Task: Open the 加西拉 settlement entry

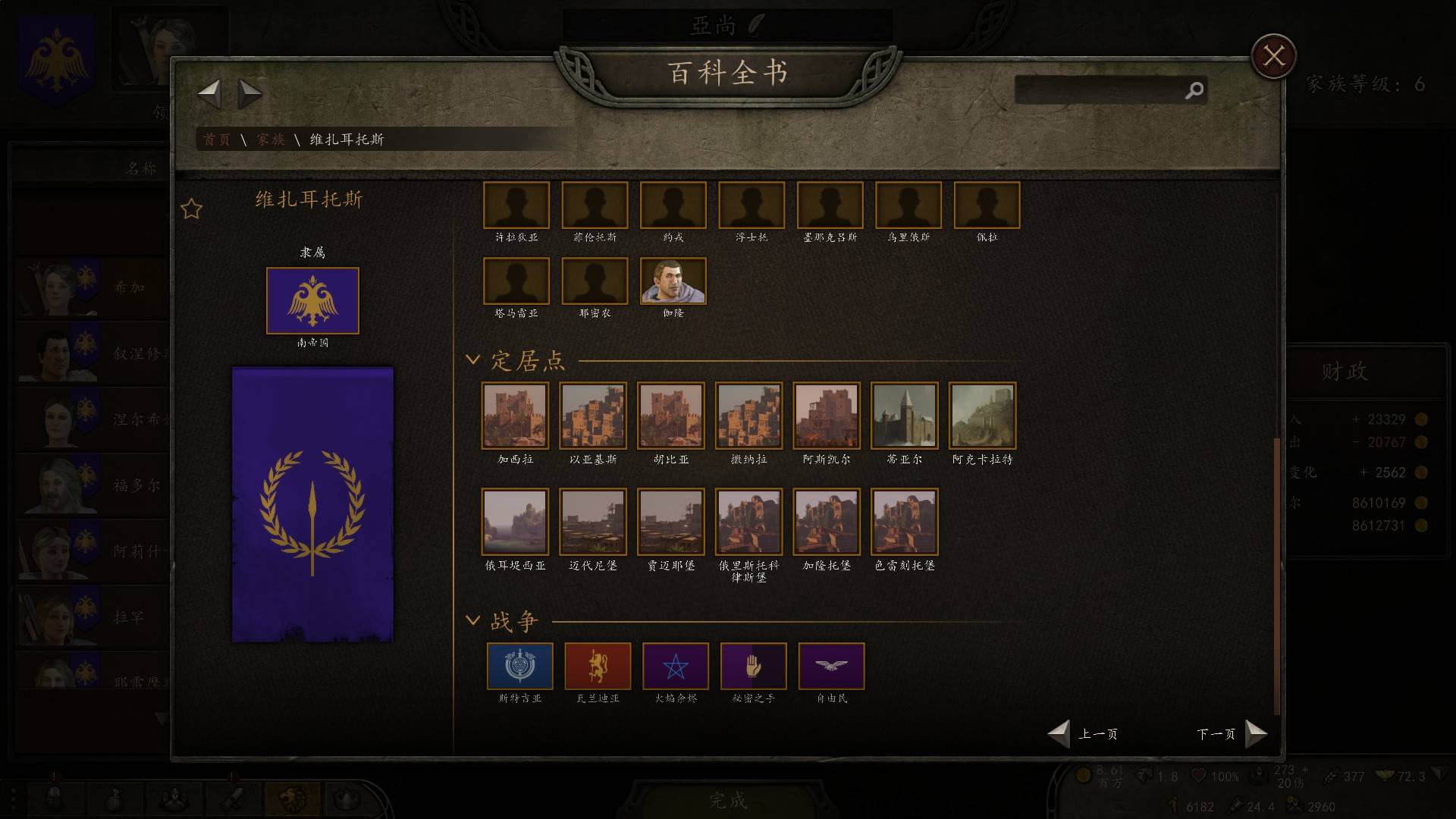Action: point(515,416)
